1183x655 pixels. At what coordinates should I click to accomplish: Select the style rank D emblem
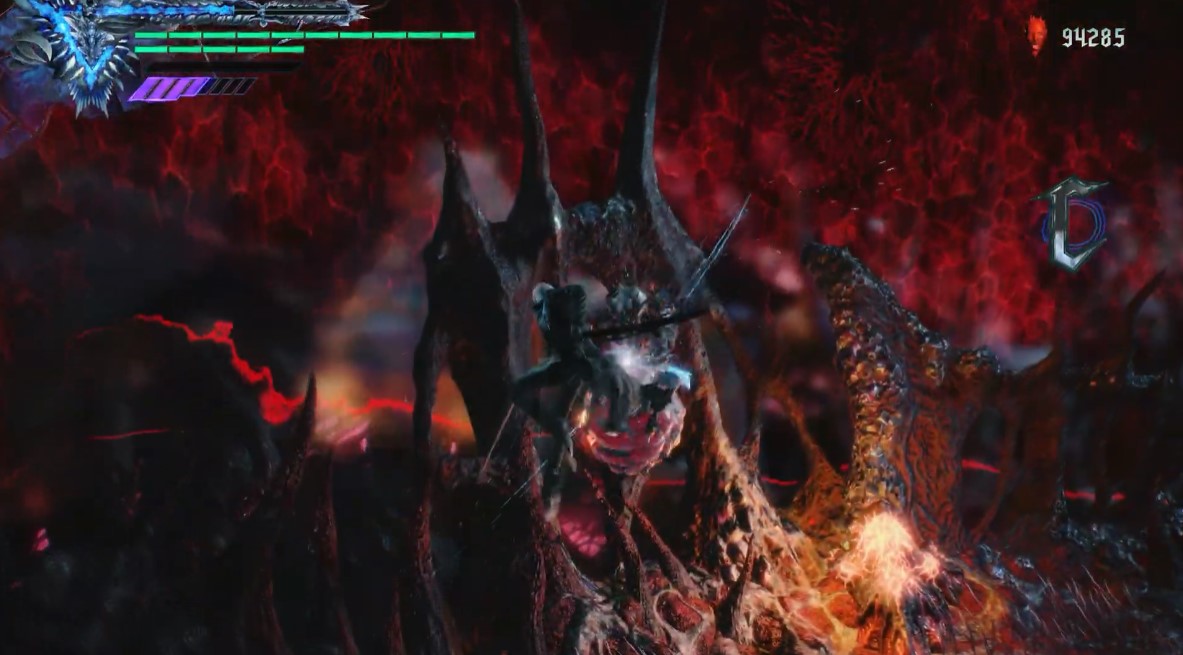click(x=1072, y=227)
